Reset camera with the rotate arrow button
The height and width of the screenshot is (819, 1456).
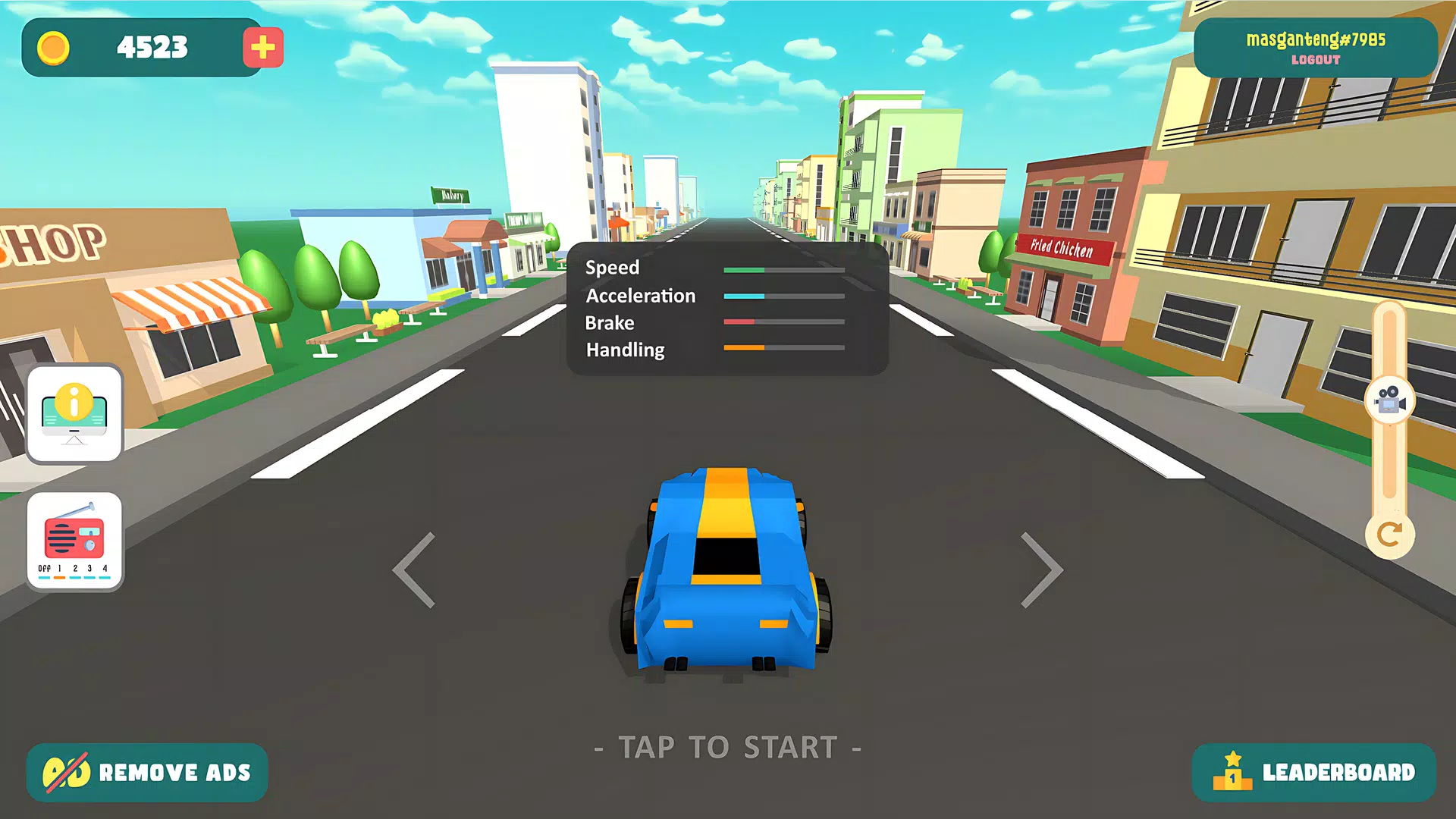1389,535
